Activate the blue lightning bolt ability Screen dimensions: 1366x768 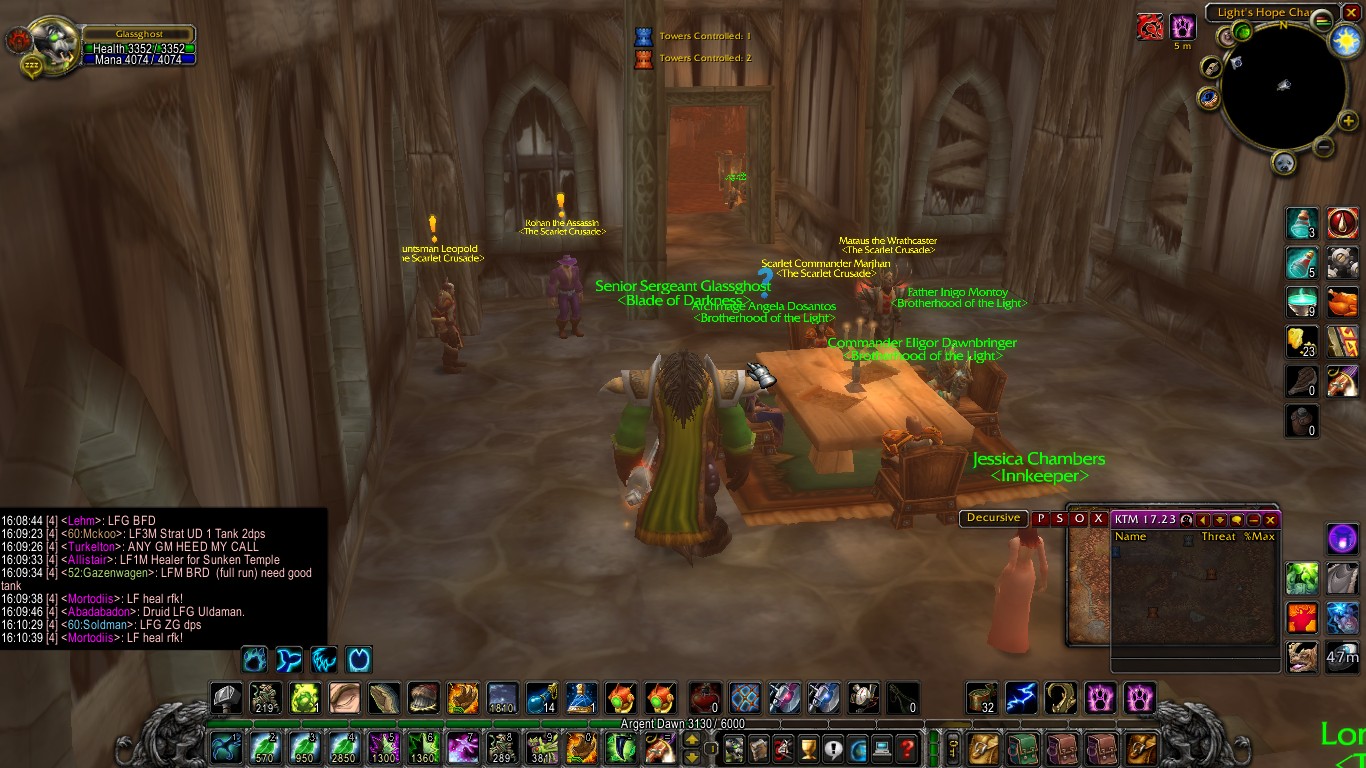(1021, 697)
